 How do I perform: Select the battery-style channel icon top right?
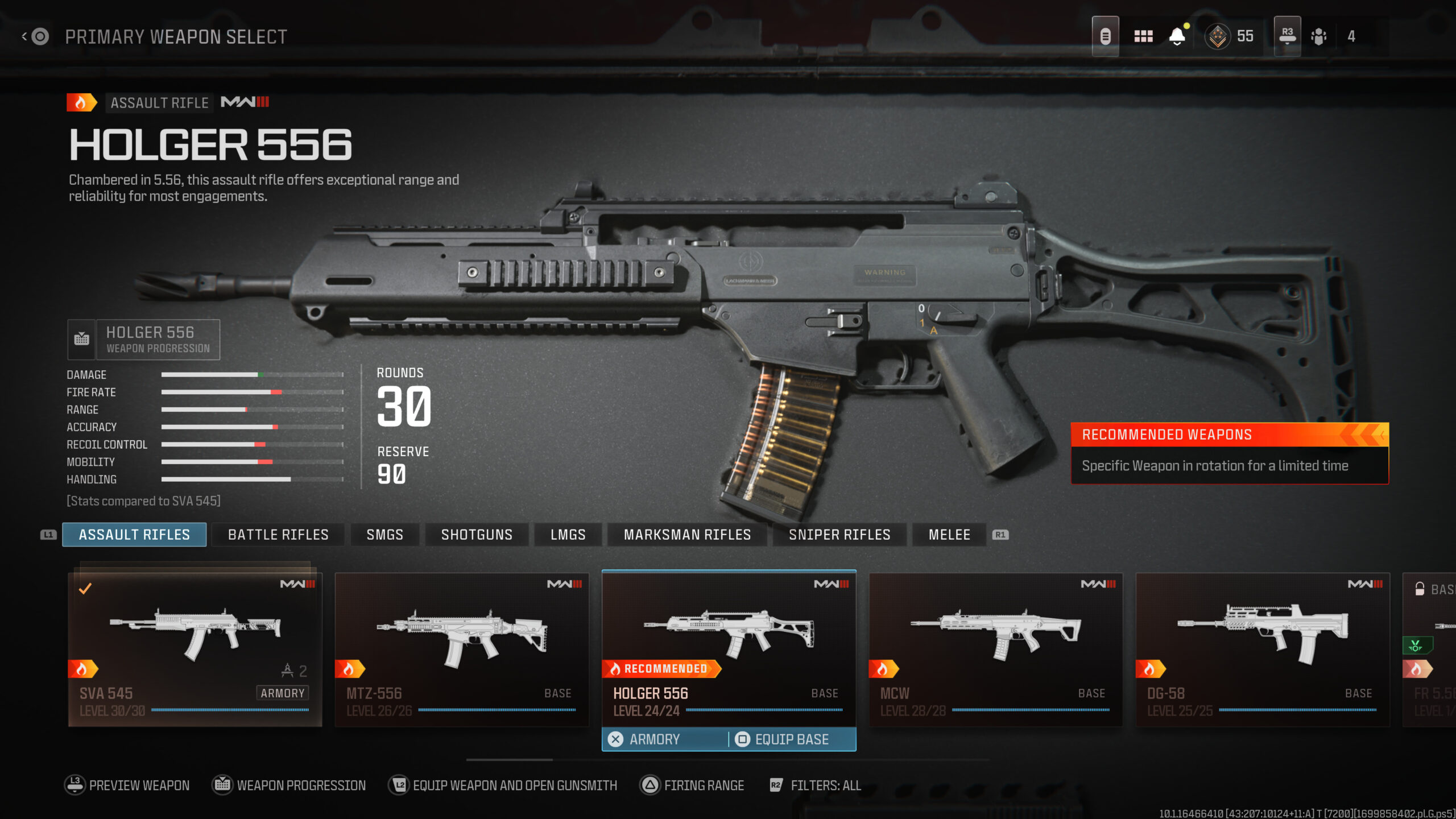[1105, 35]
